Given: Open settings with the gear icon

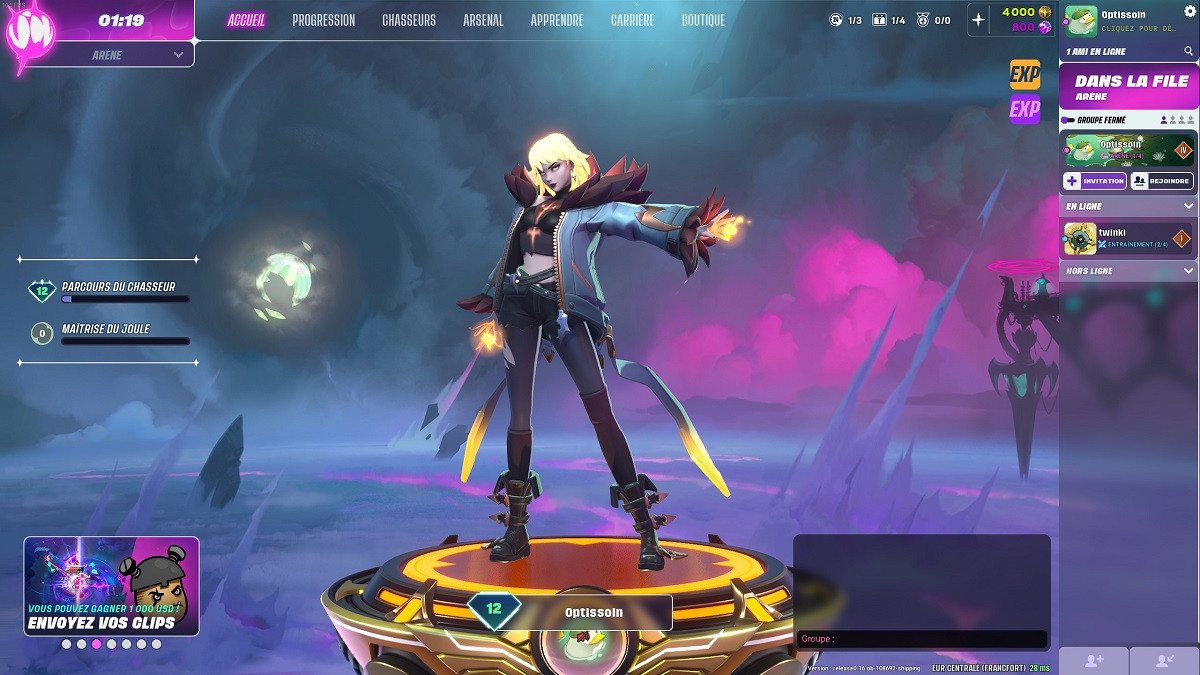Looking at the screenshot, I should point(1189,11).
